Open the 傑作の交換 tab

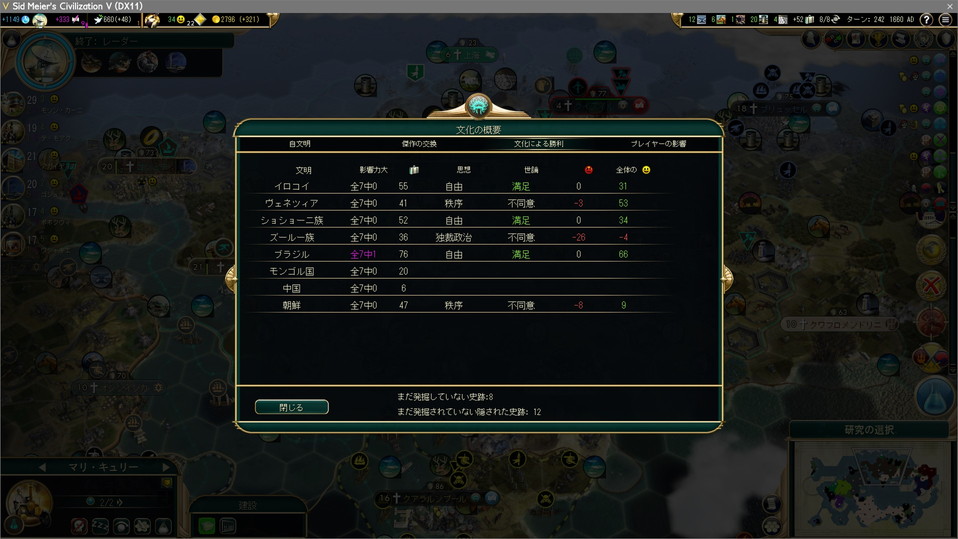pyautogui.click(x=419, y=144)
